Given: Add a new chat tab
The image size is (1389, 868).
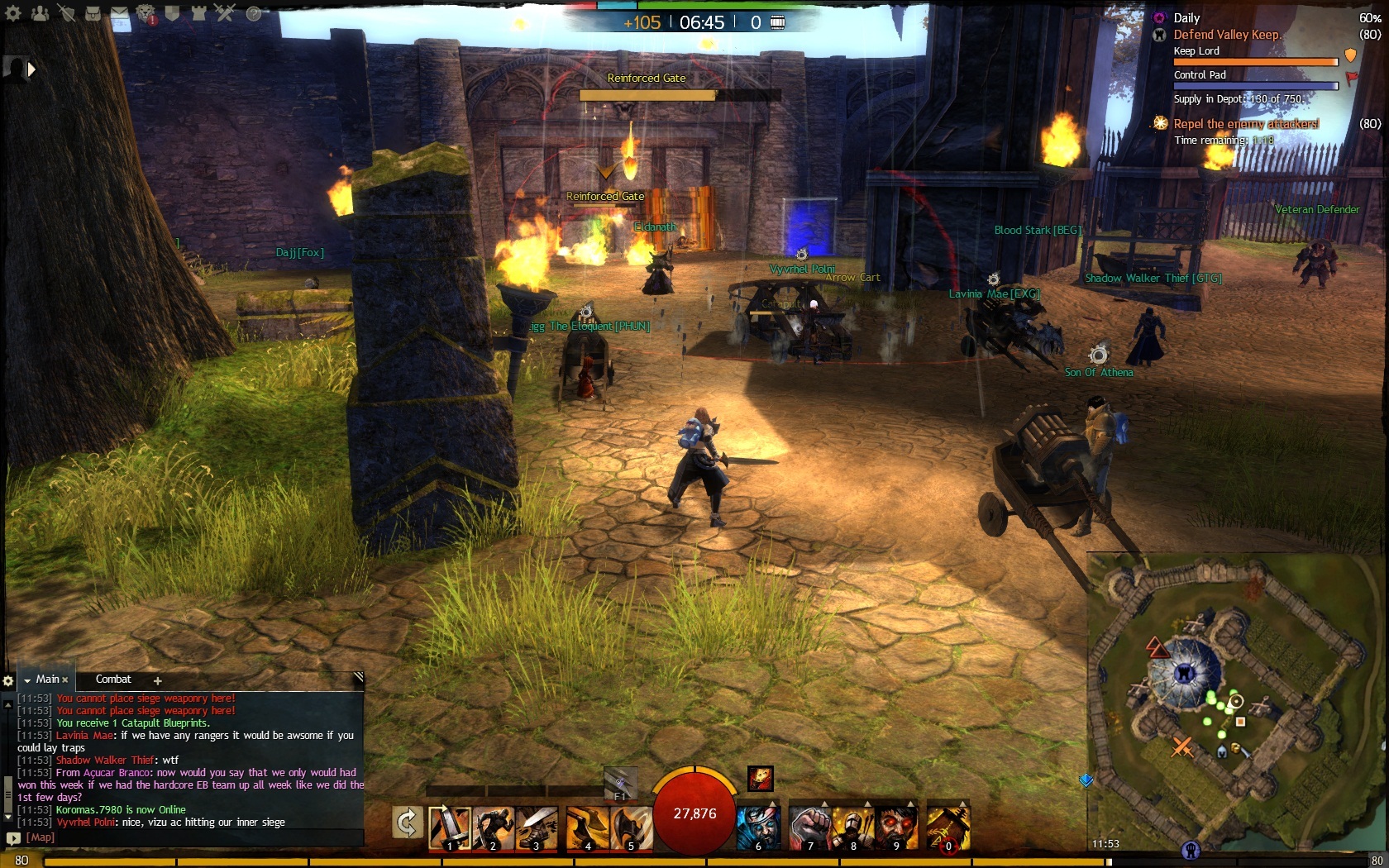Looking at the screenshot, I should coord(157,680).
